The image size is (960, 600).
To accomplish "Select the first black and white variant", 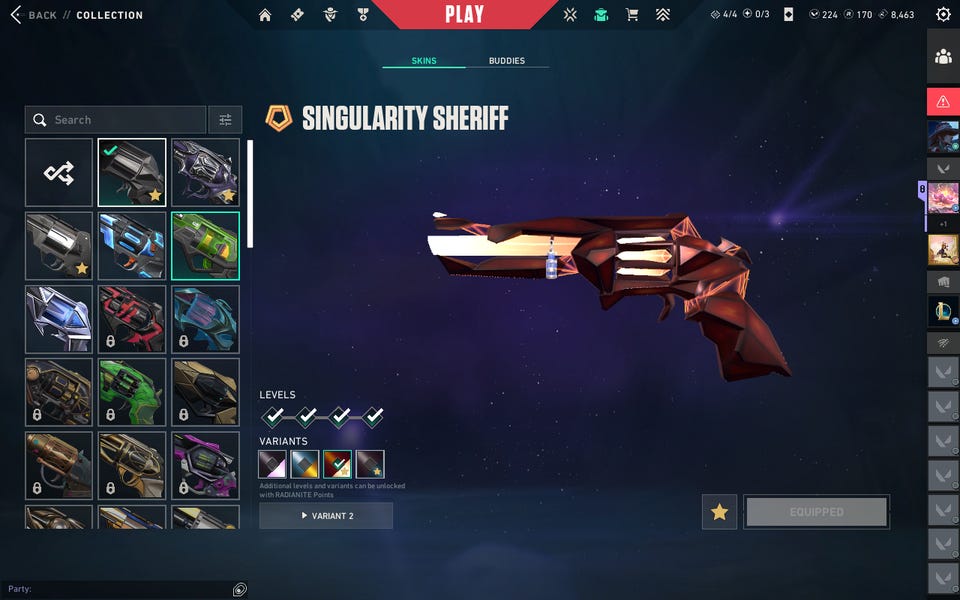I will pyautogui.click(x=273, y=464).
